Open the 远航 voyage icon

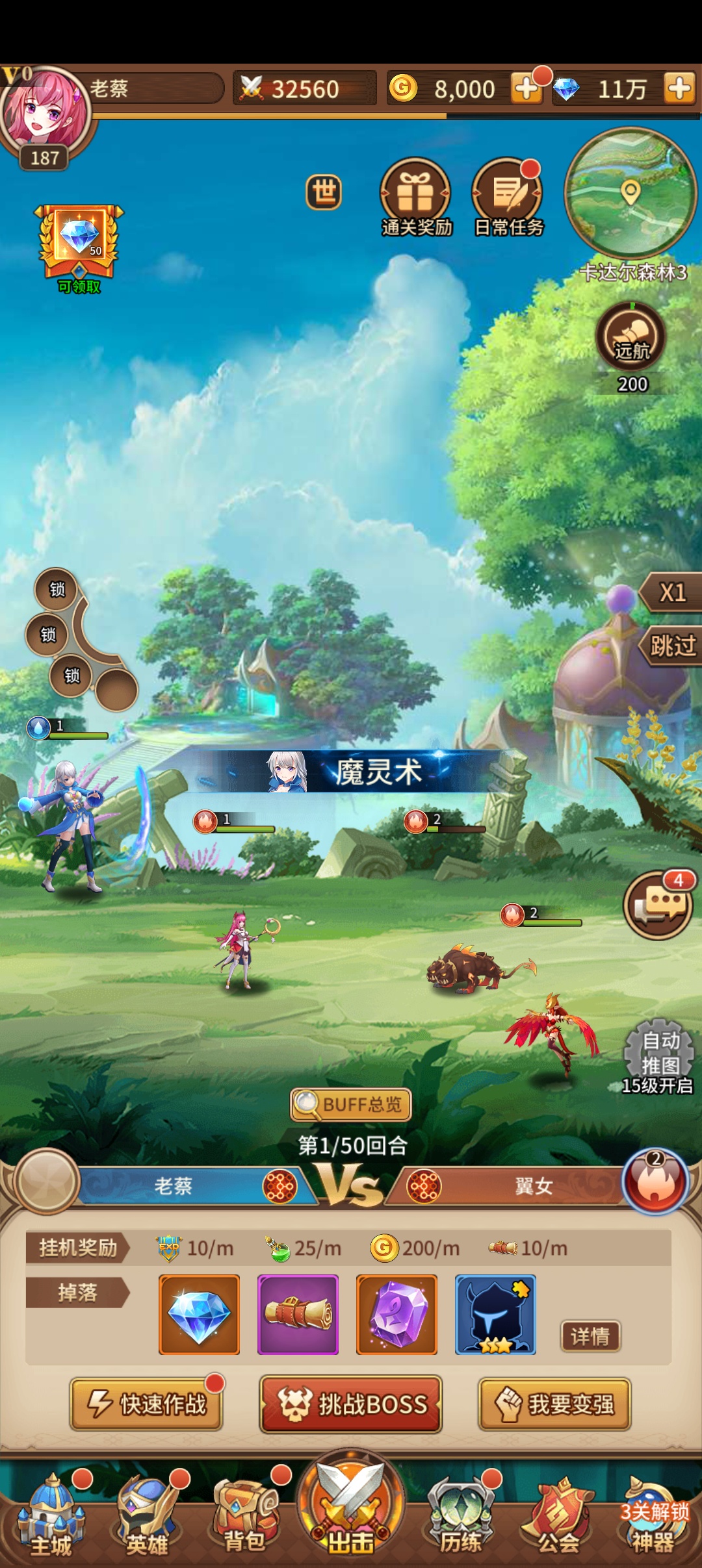point(630,337)
